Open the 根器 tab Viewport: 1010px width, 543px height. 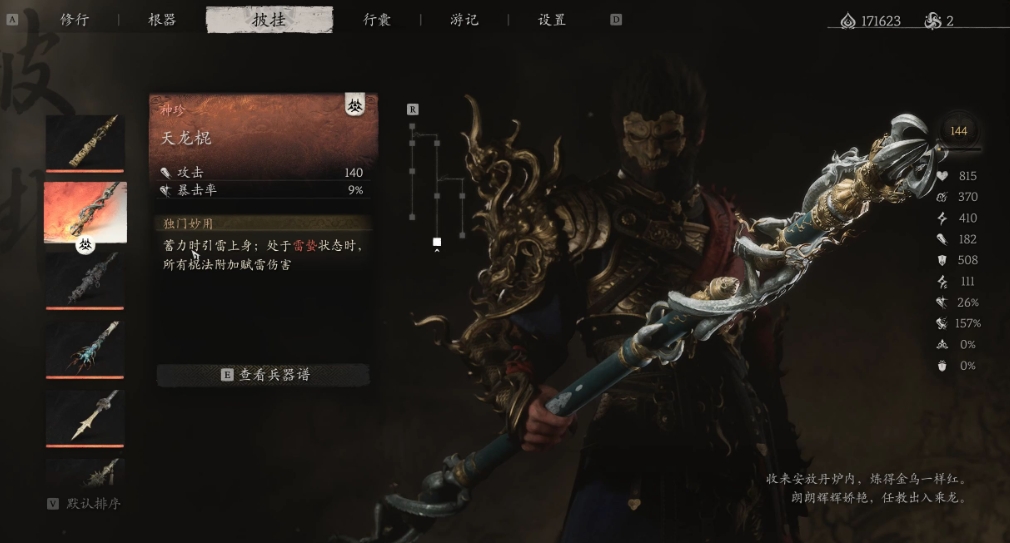pos(162,20)
